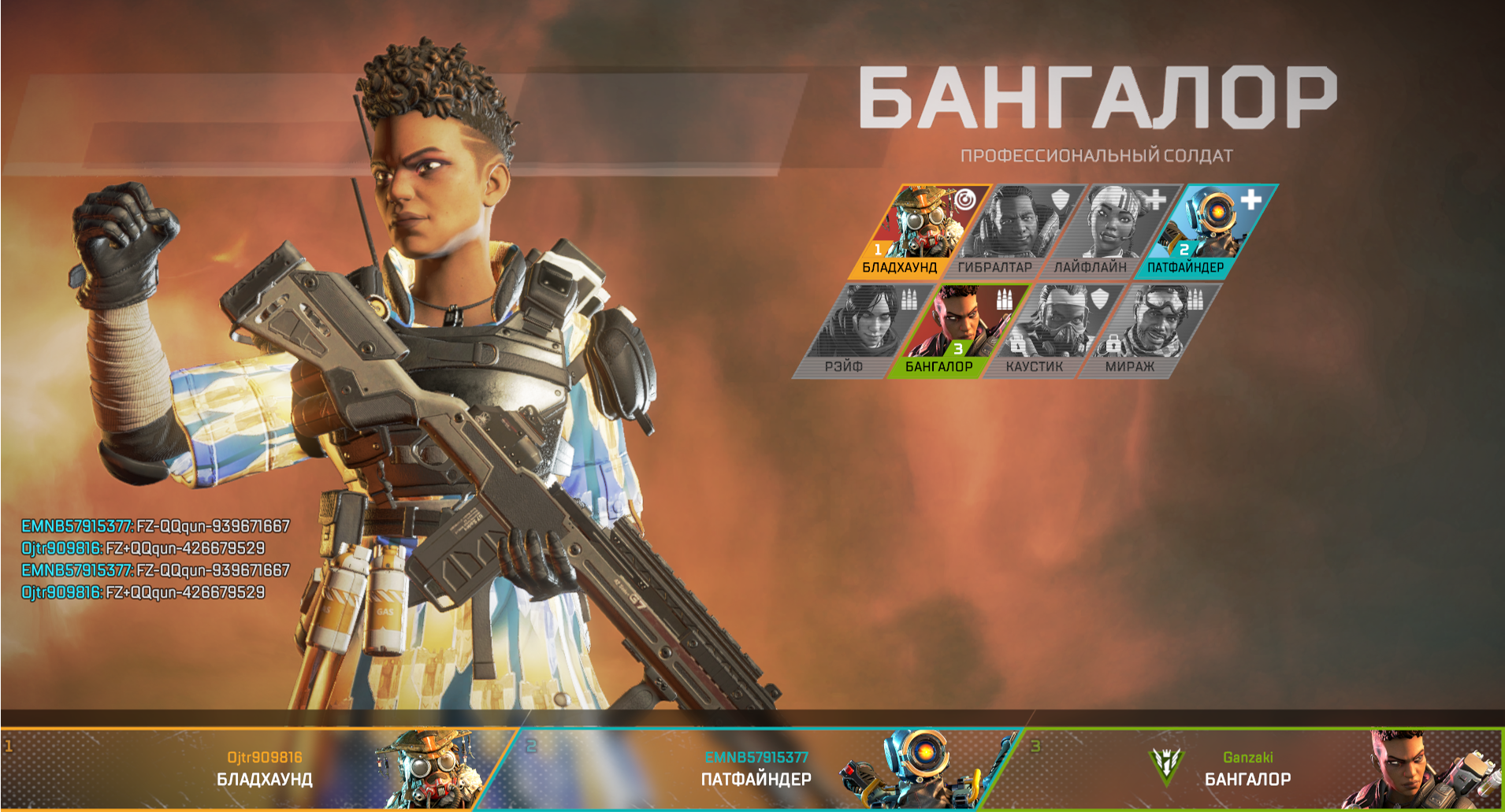Click the squad chat message log

click(155, 558)
